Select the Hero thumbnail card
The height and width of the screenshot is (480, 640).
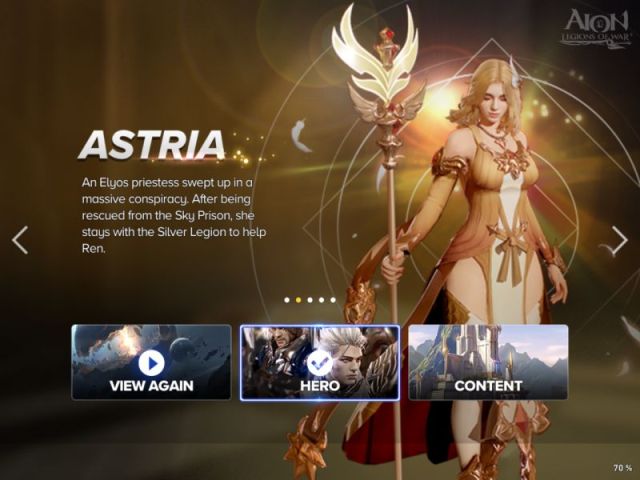320,362
